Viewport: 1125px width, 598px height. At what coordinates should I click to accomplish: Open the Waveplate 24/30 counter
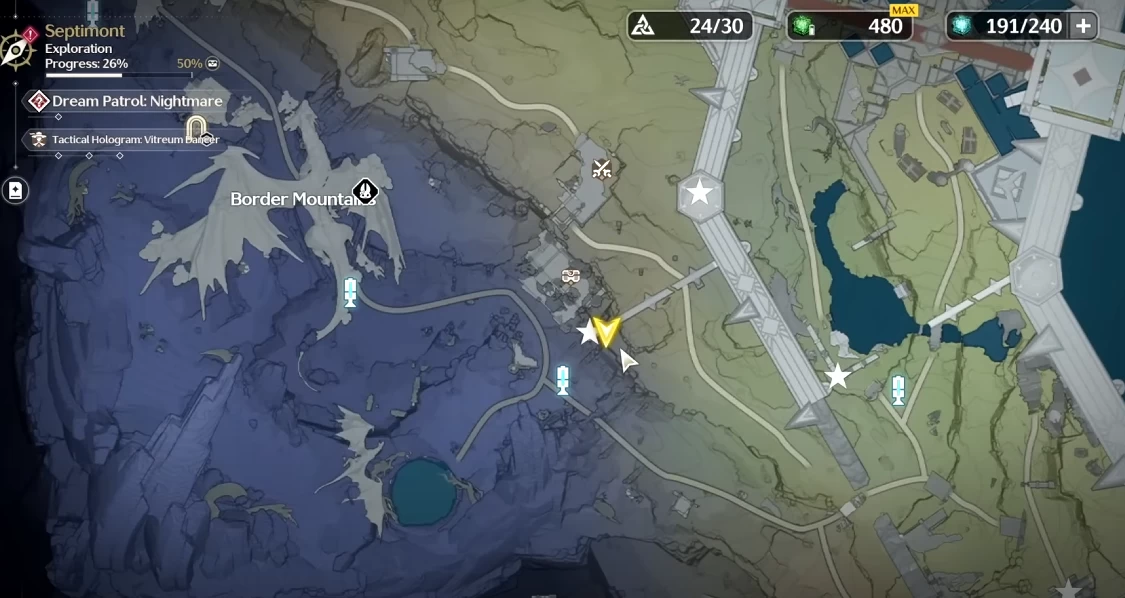pyautogui.click(x=691, y=26)
